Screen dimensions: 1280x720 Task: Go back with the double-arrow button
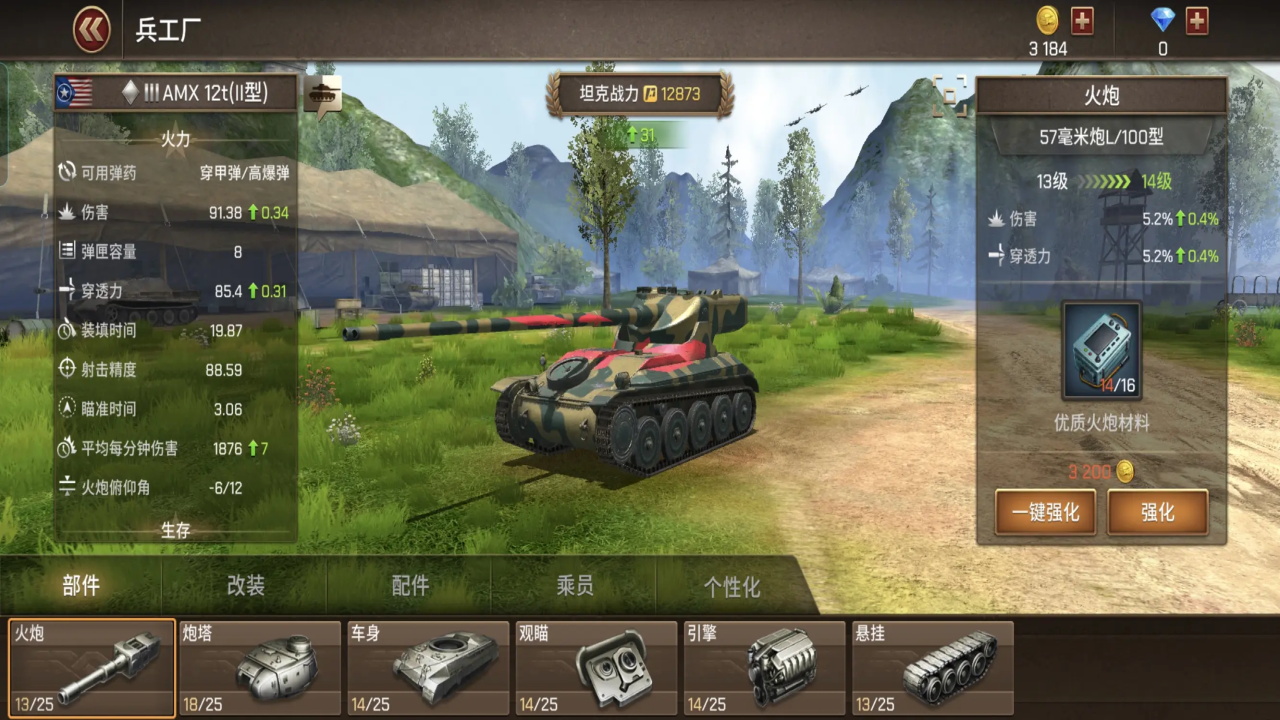[92, 30]
